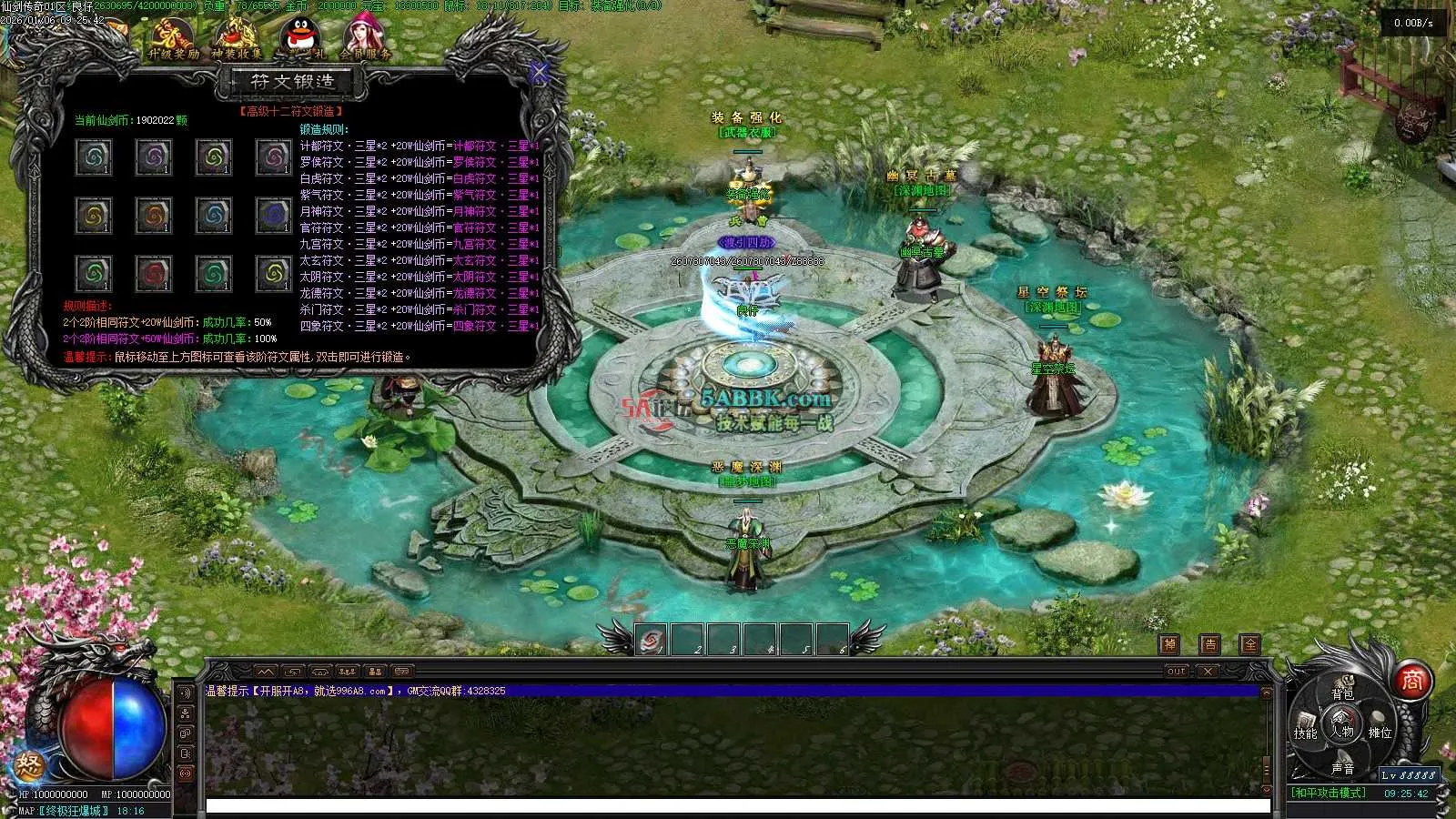Screen dimensions: 1456x819
Task: Click the 全 button above chat
Action: pos(1250,644)
